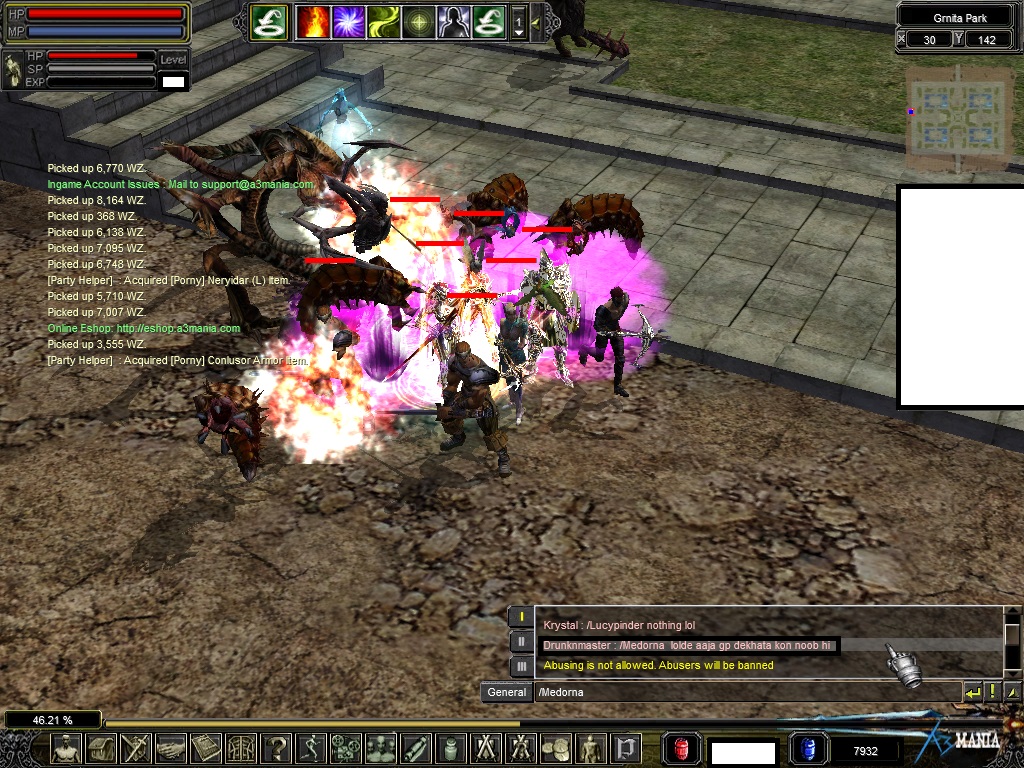The width and height of the screenshot is (1024, 768).
Task: Activate the fire flame skill icon
Action: 314,21
